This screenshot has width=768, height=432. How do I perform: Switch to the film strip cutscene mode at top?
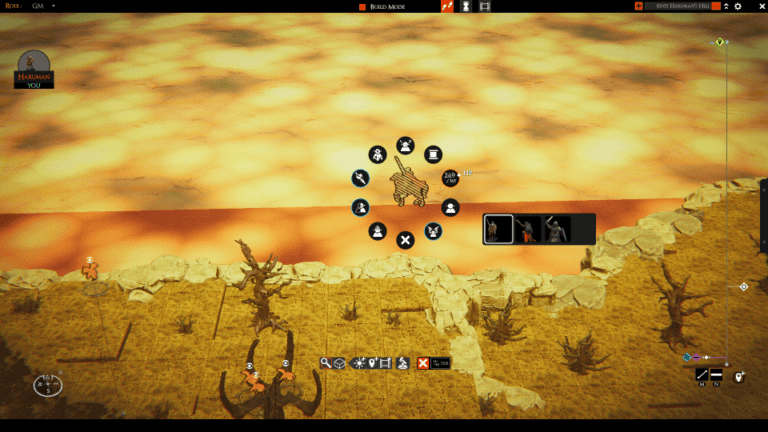(x=485, y=6)
